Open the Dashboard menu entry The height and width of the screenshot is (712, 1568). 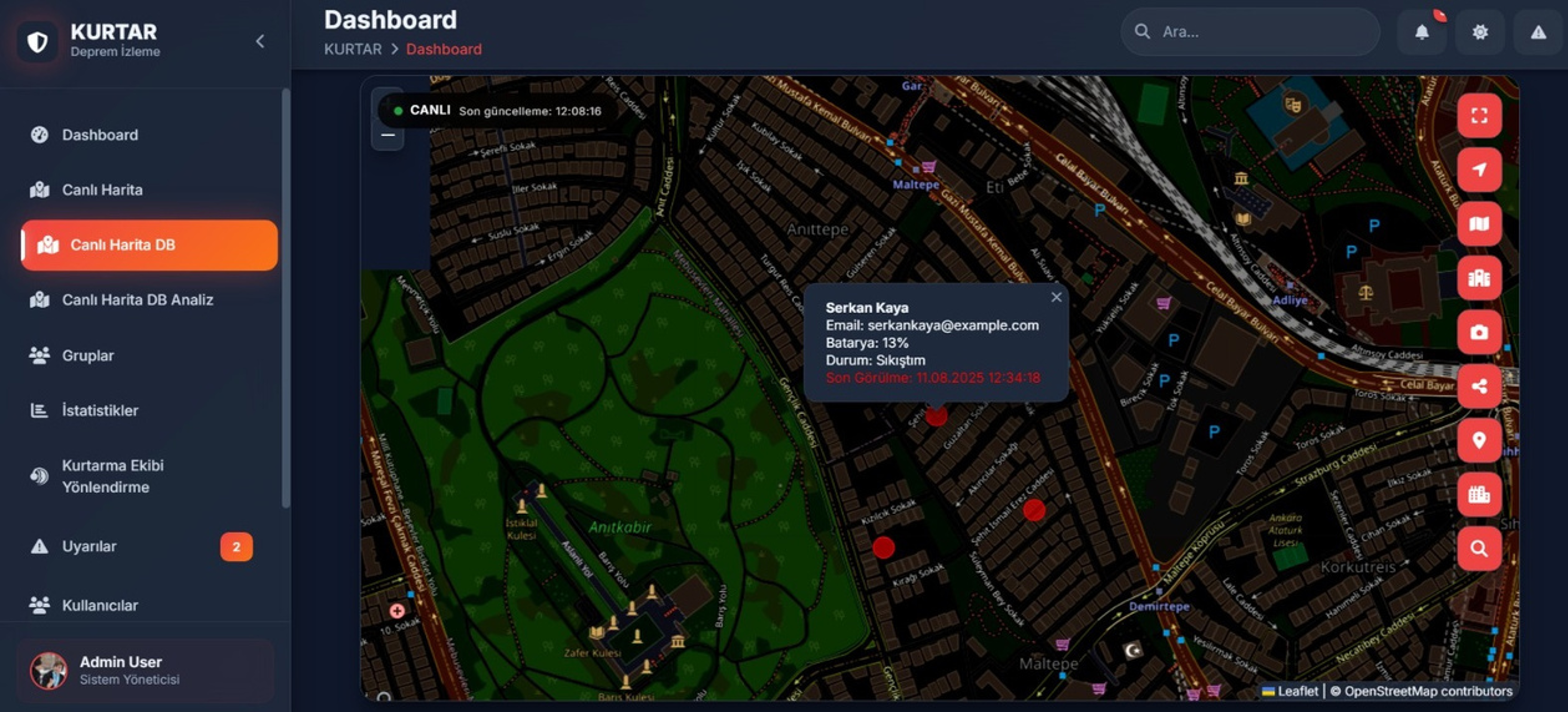coord(100,135)
